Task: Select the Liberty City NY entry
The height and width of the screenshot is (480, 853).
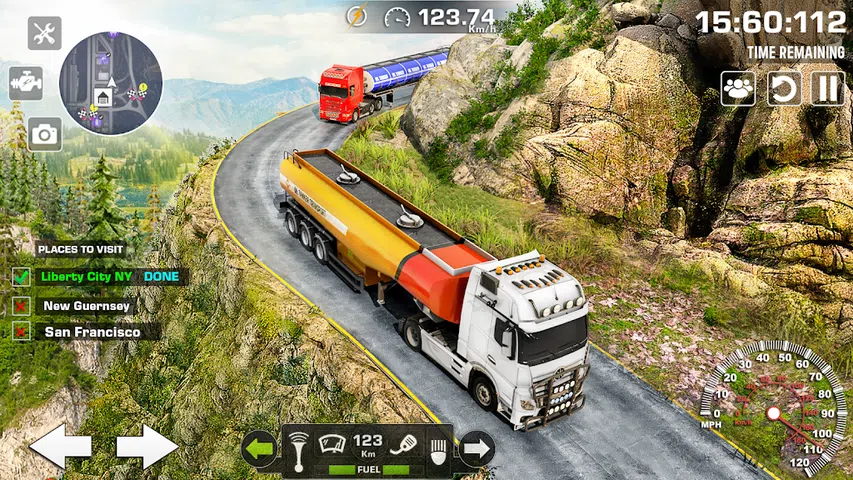Action: (x=90, y=276)
